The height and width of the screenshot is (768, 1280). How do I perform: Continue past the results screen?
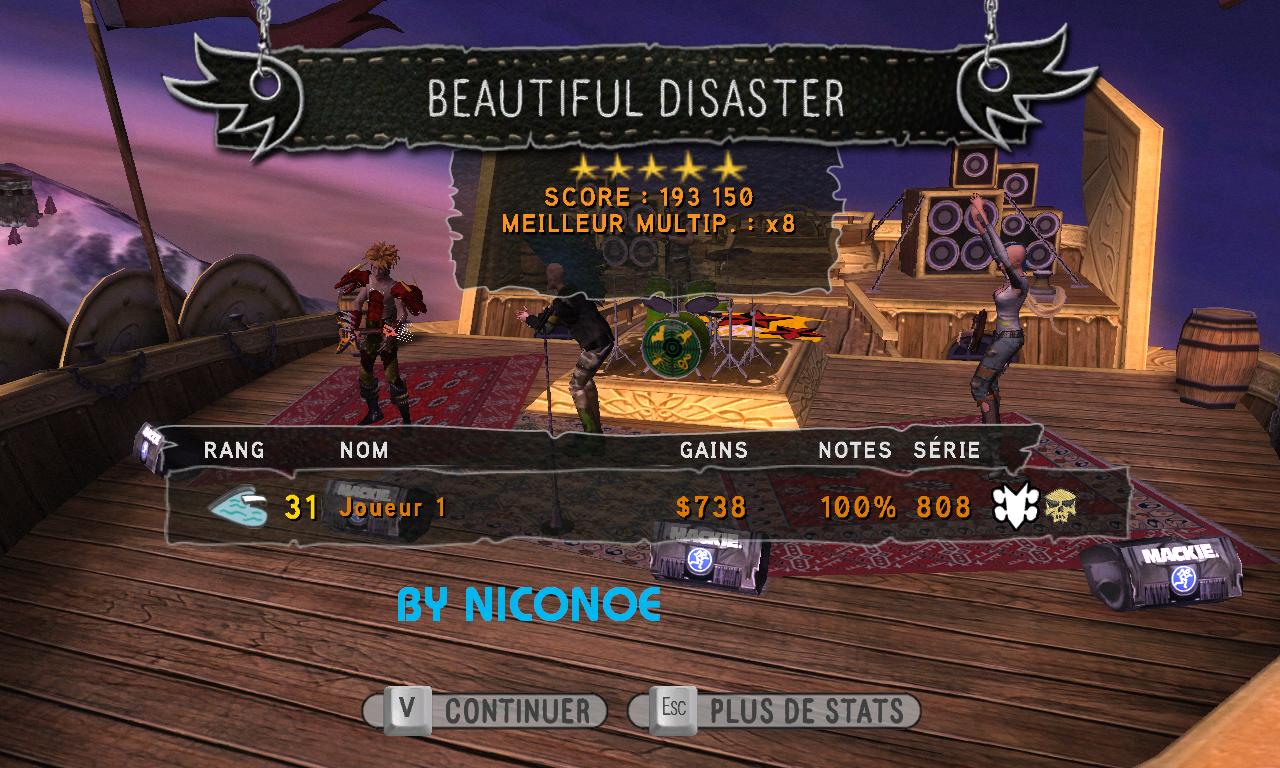(486, 711)
